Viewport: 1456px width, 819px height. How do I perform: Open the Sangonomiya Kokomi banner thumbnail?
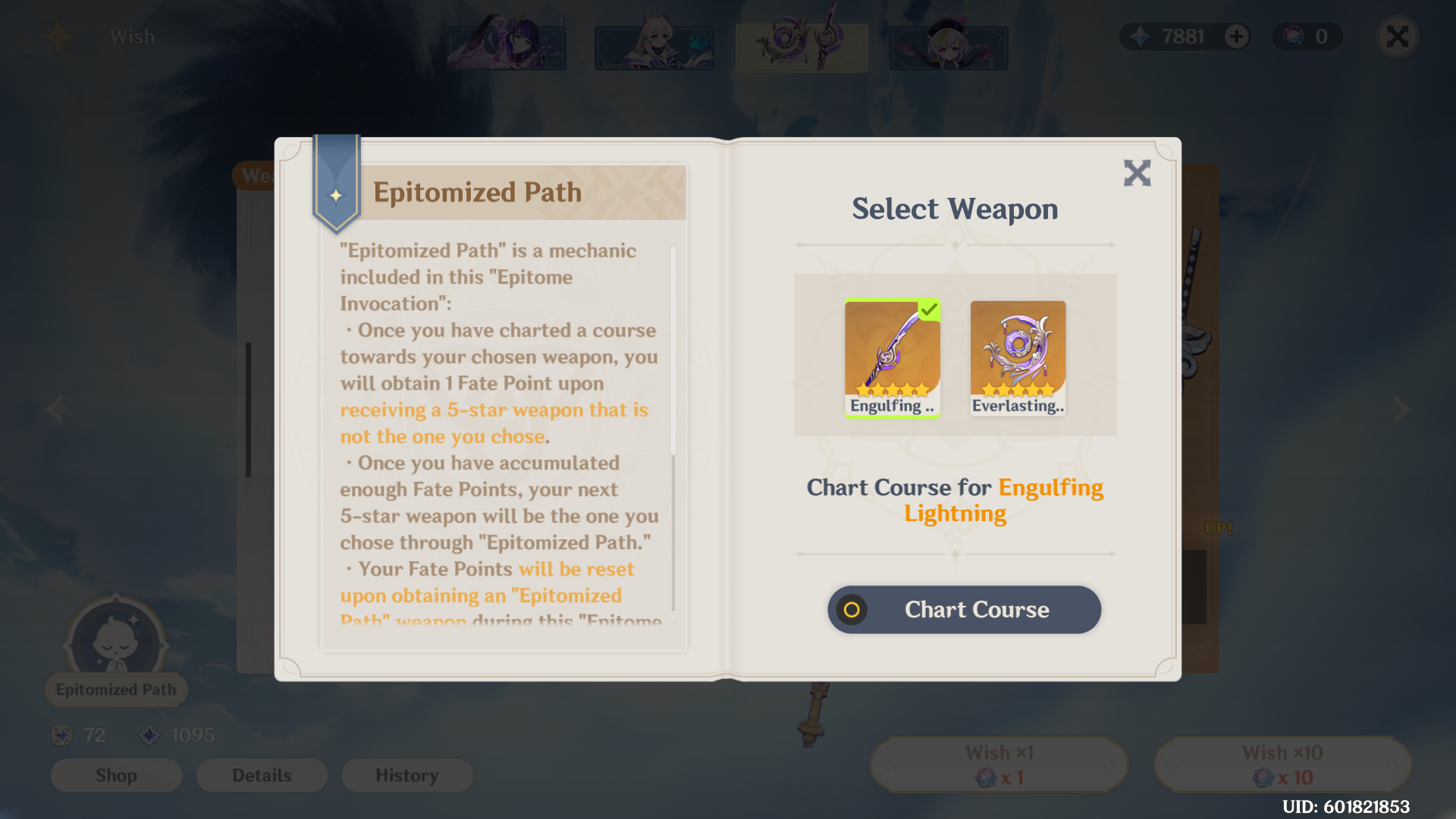click(x=654, y=46)
